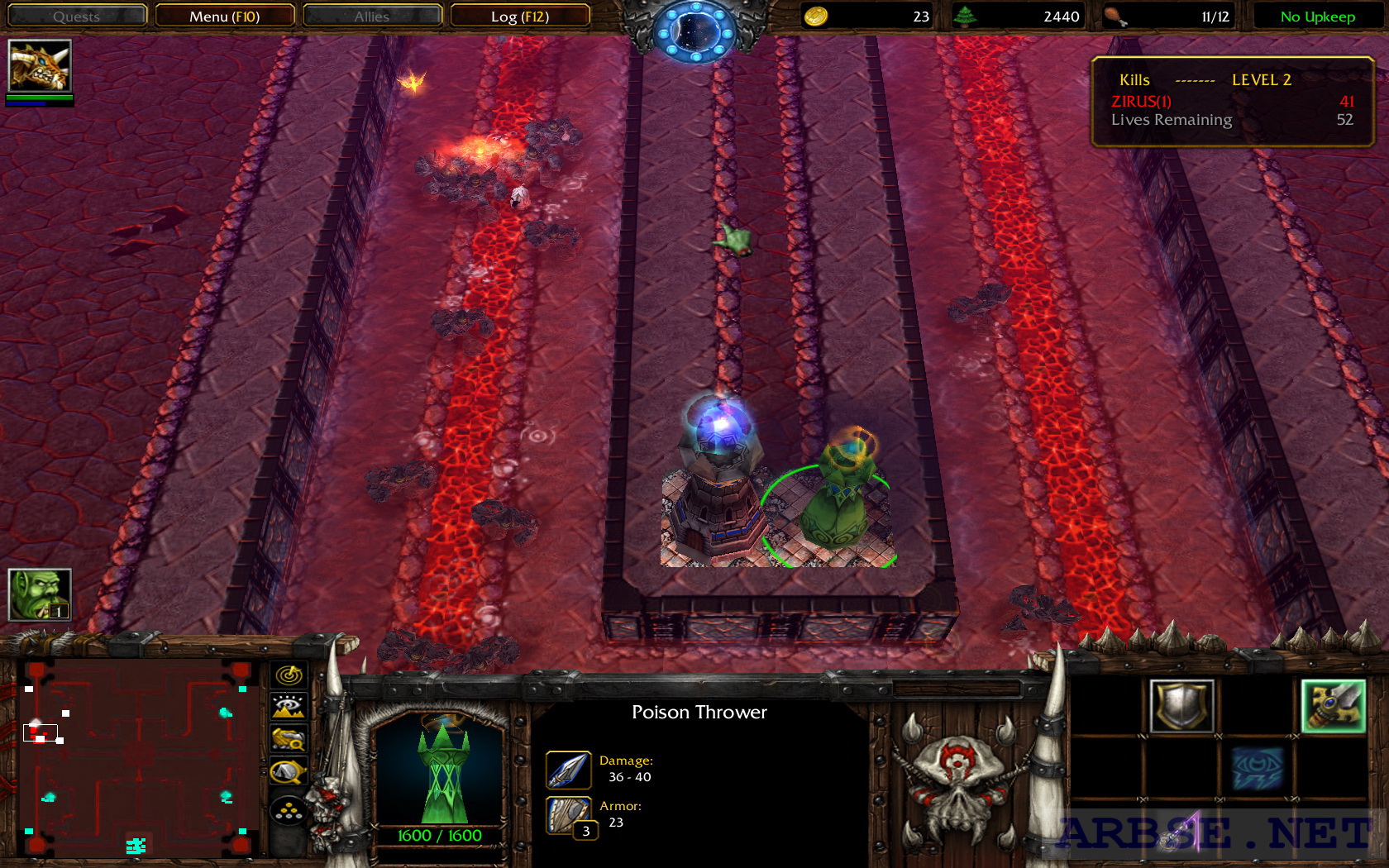This screenshot has width=1389, height=868.
Task: Activate the minimap signal ping button
Action: [x=289, y=675]
